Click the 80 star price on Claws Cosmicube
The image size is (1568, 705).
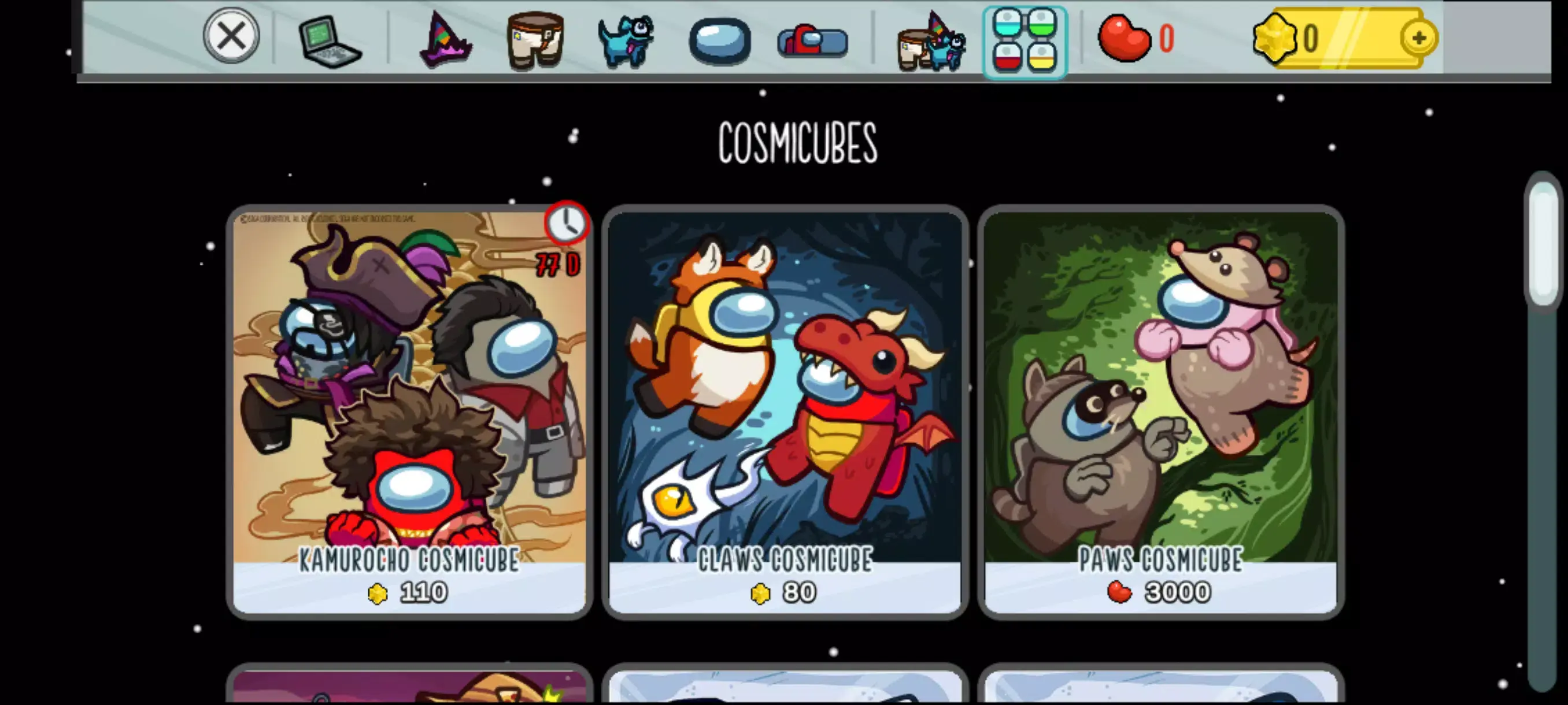(785, 592)
